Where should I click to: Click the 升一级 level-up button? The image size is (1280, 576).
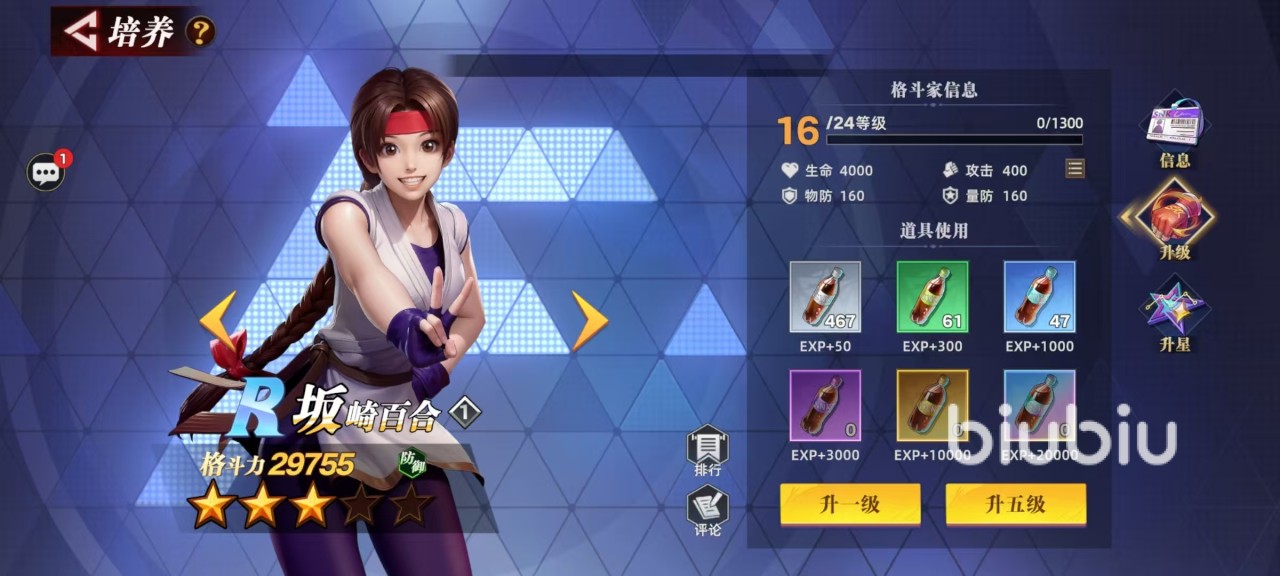(850, 504)
